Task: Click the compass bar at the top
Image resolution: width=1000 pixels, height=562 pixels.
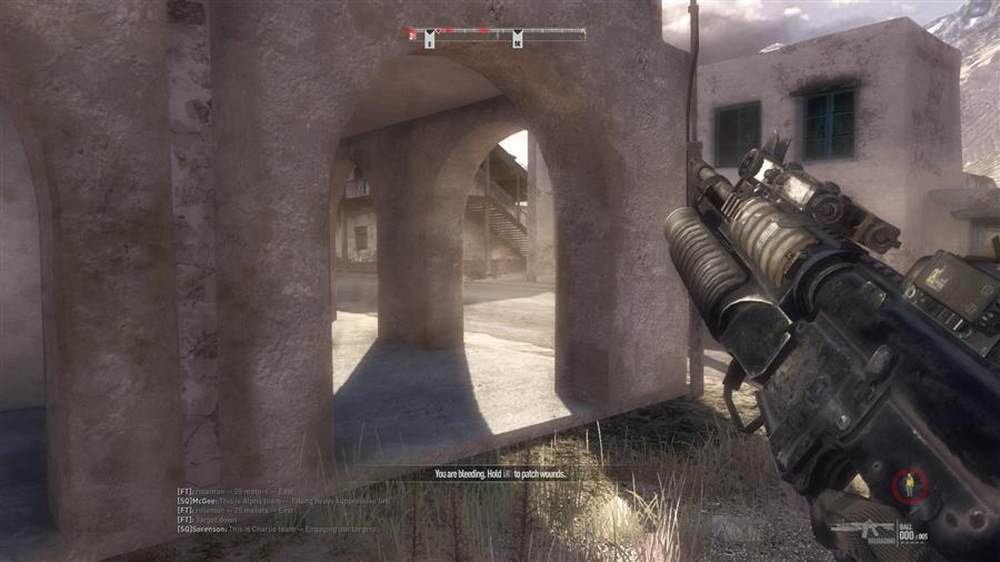Action: [x=495, y=35]
